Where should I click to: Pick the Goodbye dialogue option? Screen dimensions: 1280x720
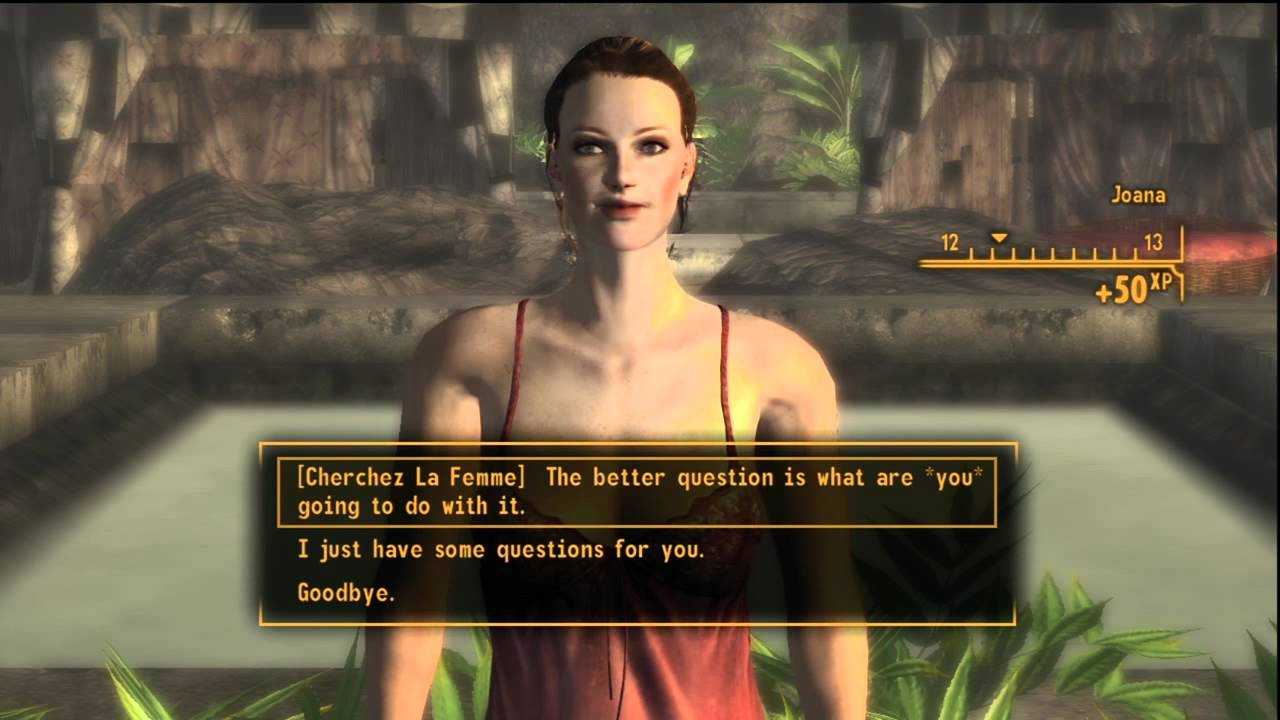coord(346,592)
